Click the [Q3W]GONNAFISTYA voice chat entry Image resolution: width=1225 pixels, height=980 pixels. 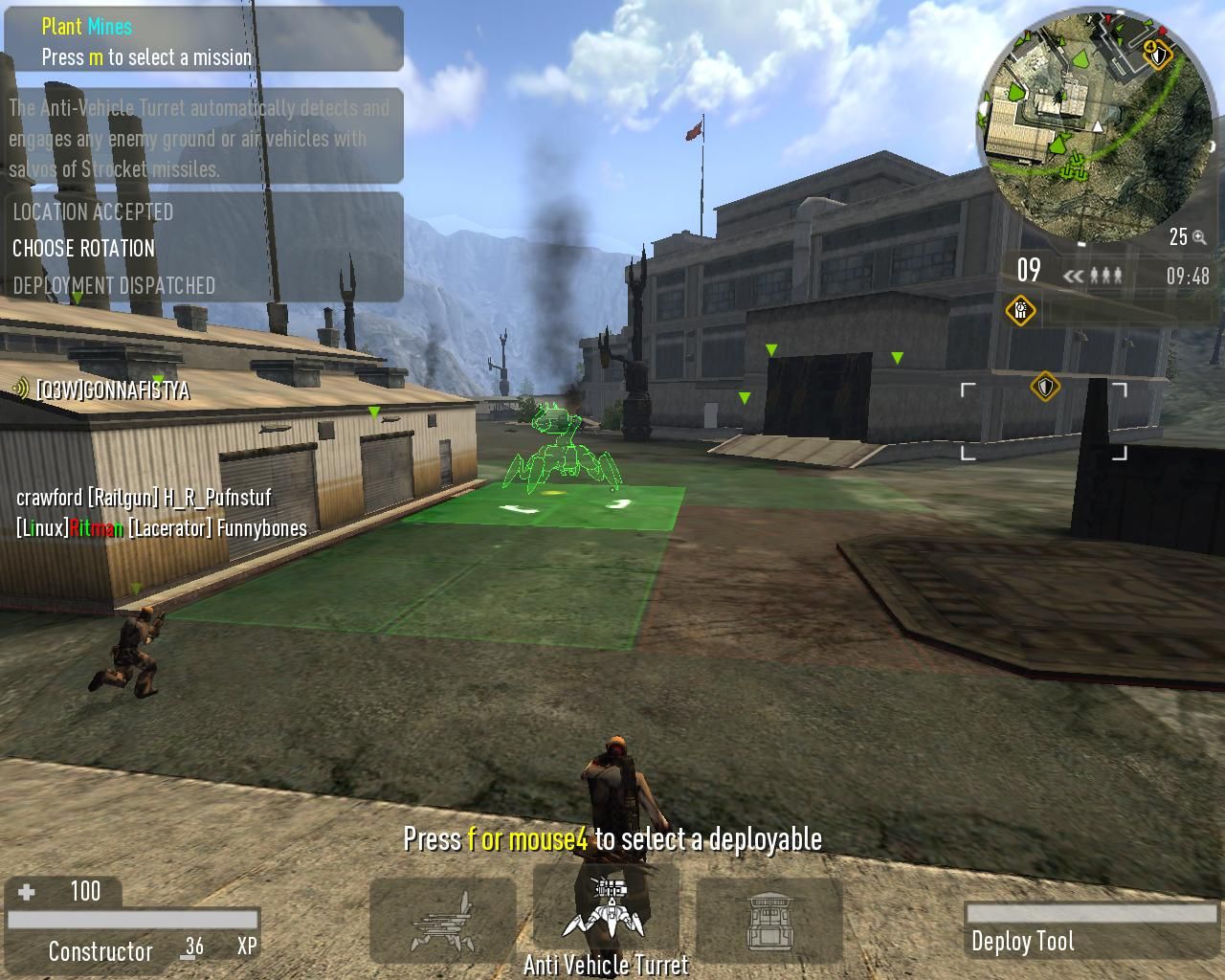click(x=112, y=390)
